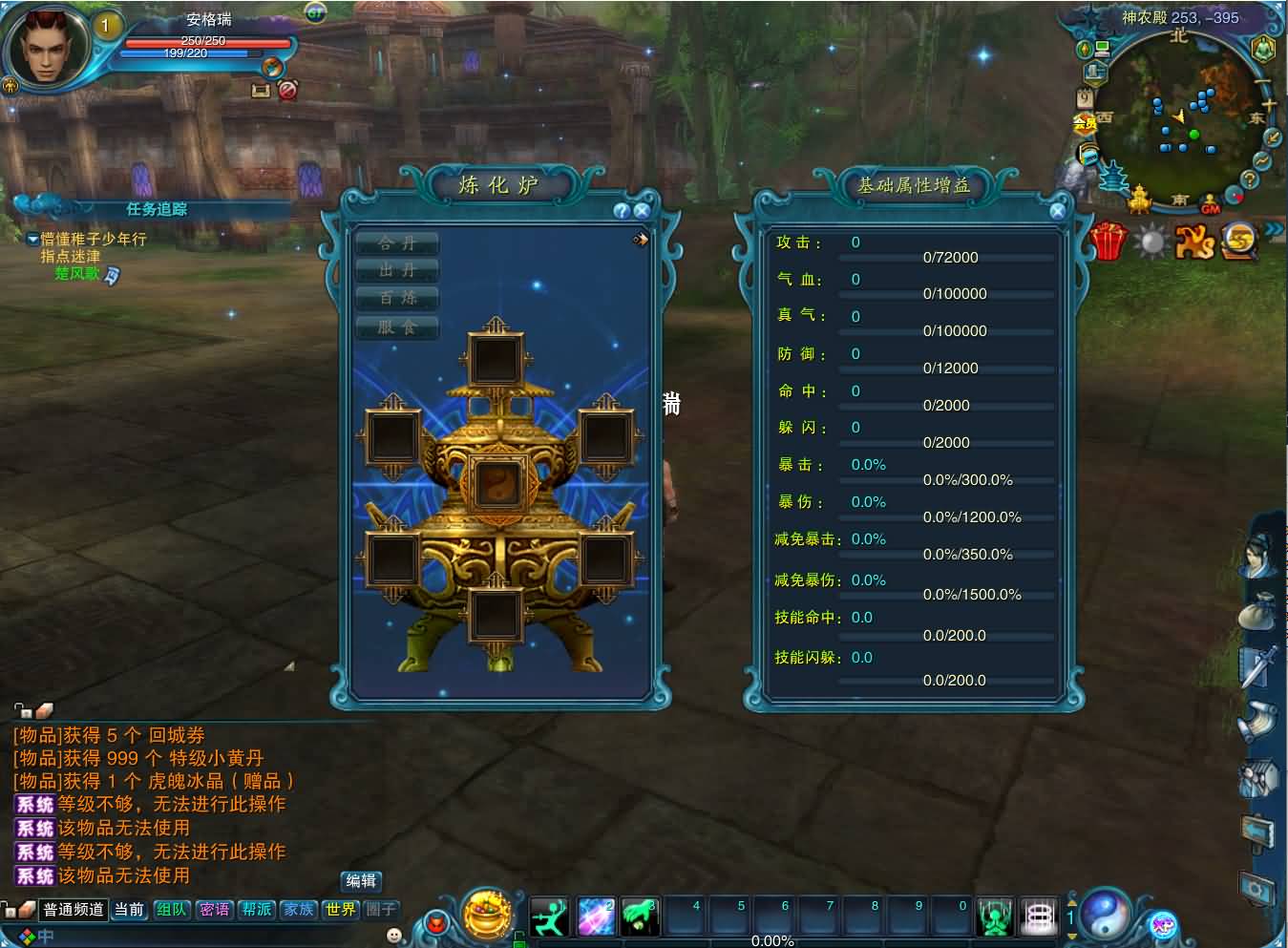1288x948 pixels.
Task: Click the golden cauldron icon on the skill bar
Action: tap(487, 914)
